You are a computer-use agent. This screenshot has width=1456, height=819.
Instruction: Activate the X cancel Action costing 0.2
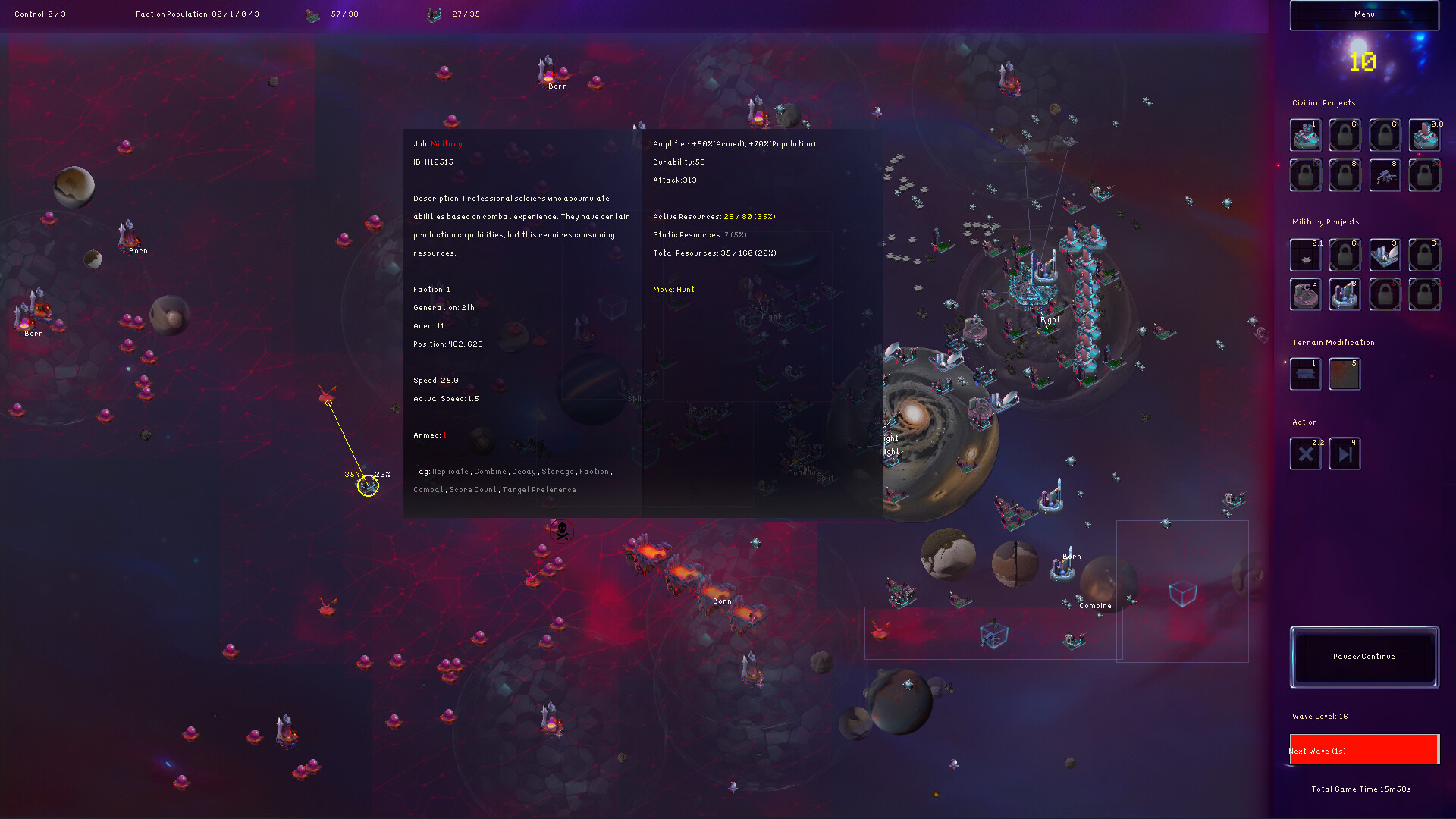[x=1305, y=453]
